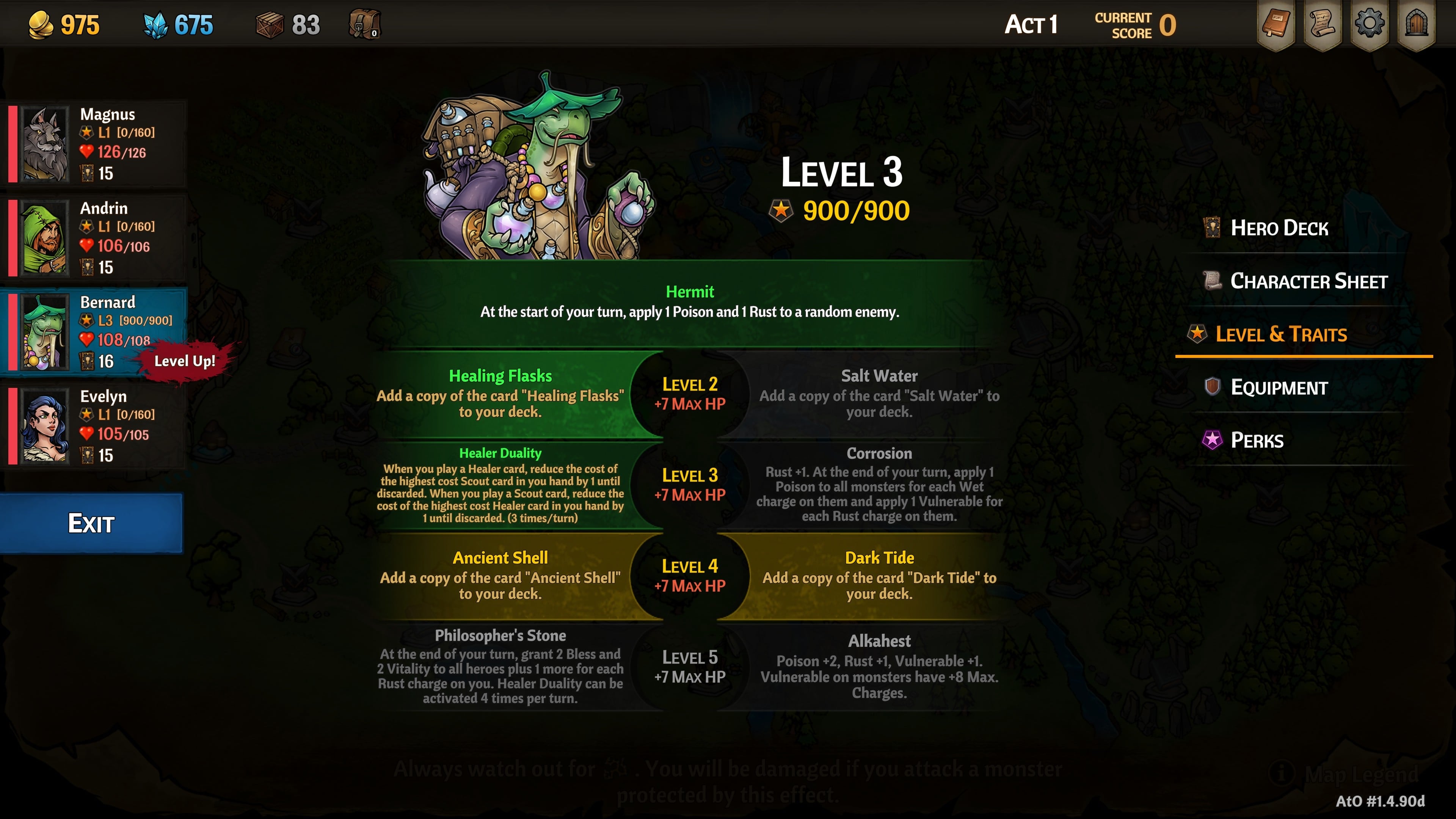Open the backpack icon in the top bar

364,24
